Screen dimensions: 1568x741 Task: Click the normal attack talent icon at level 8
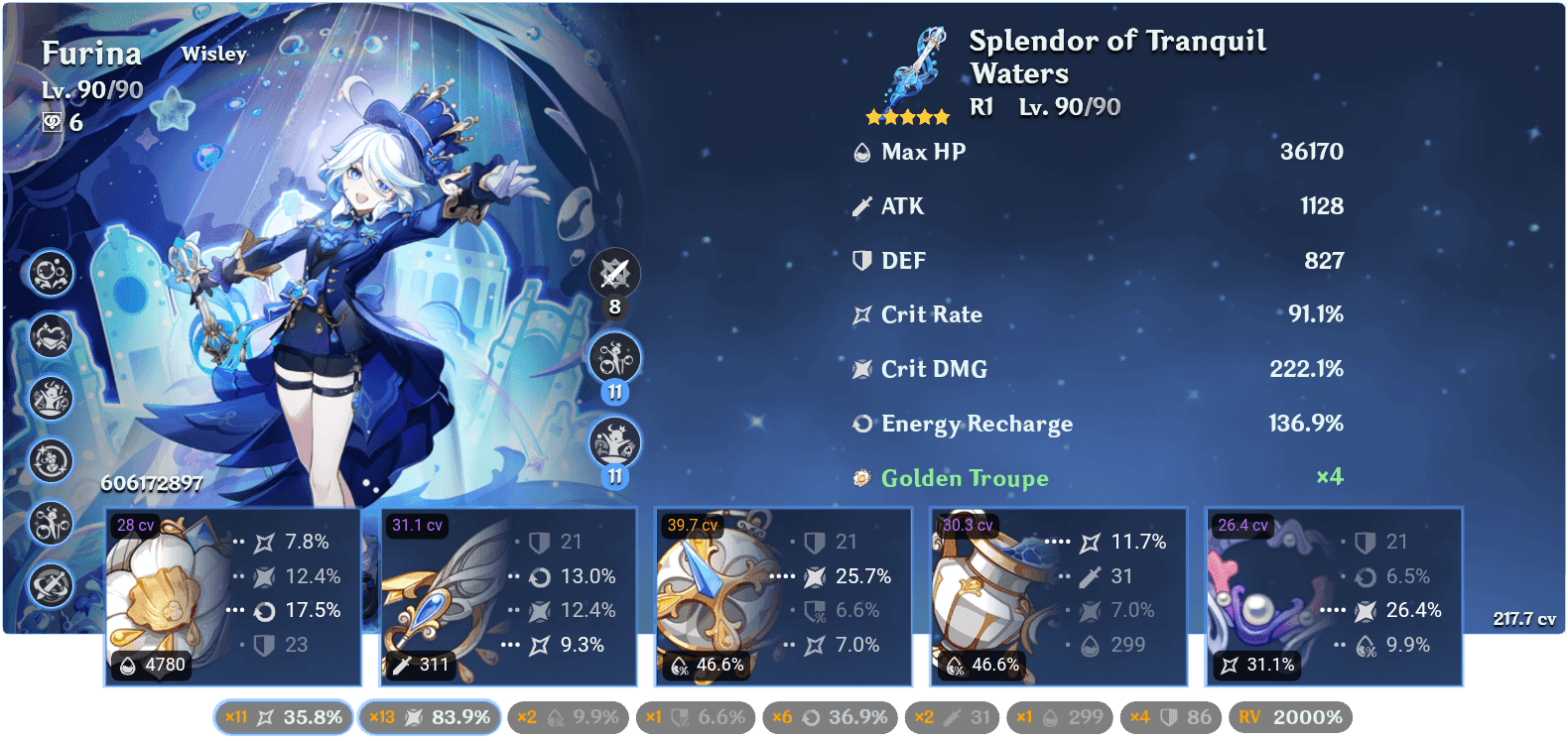tap(615, 273)
